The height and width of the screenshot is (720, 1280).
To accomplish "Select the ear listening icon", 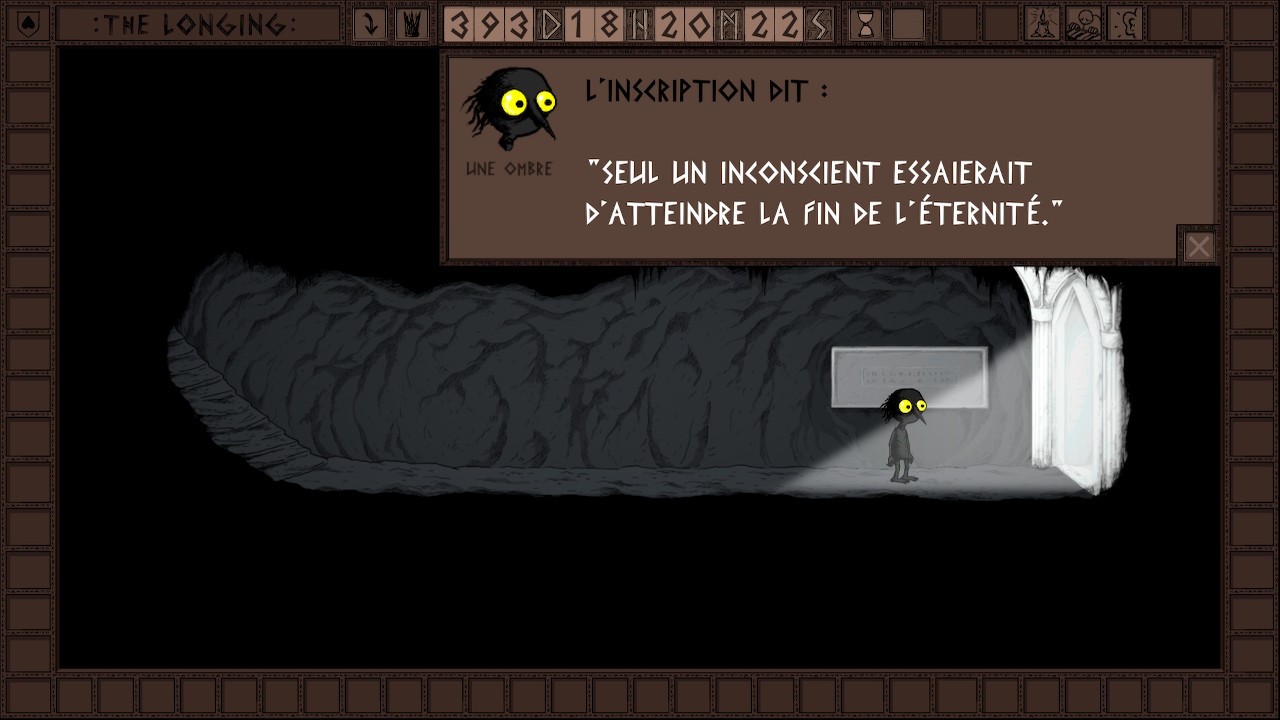I will pos(1126,24).
